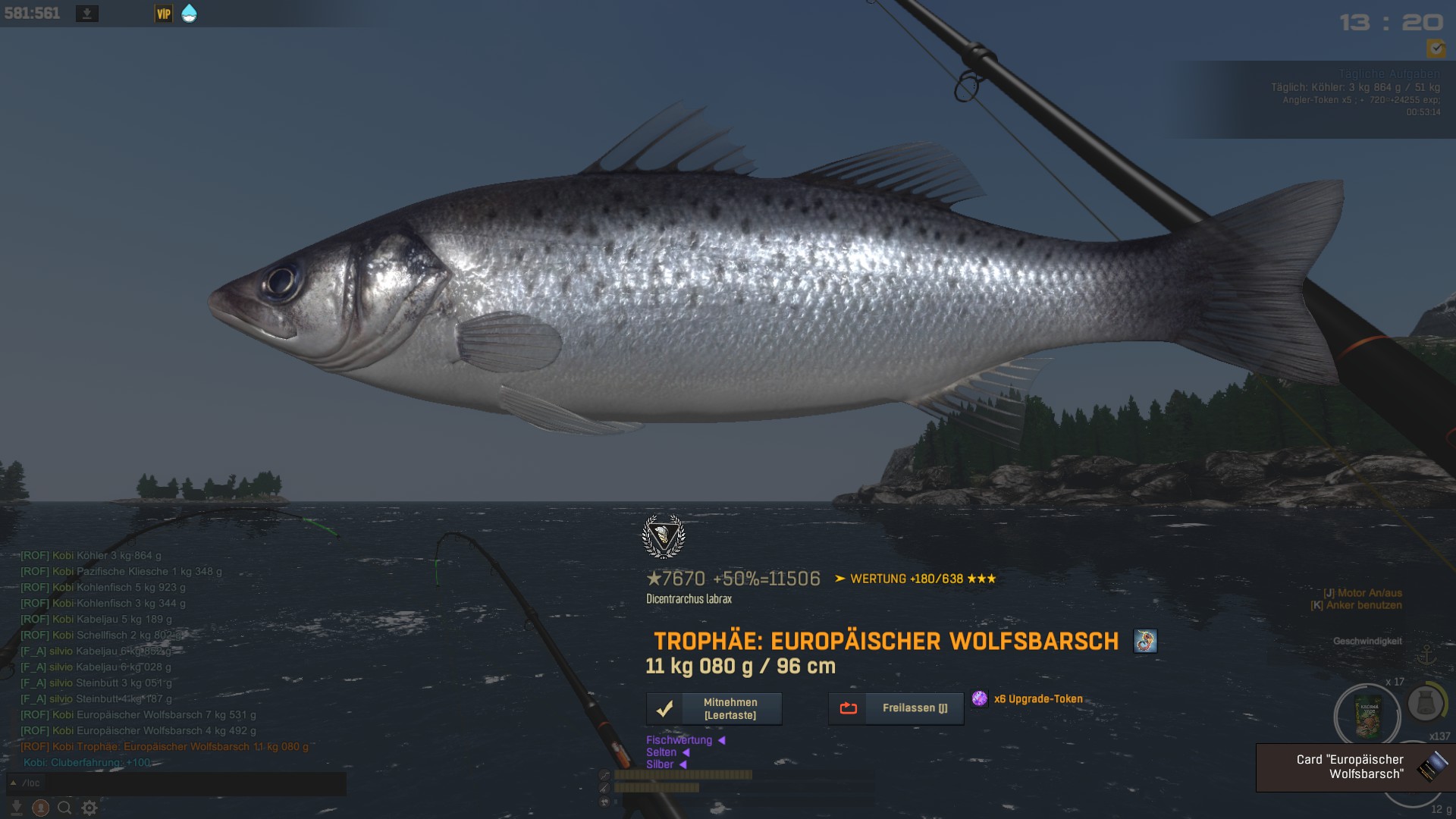Select the groundbait bag slot
Image resolution: width=1456 pixels, height=819 pixels.
(x=1368, y=717)
